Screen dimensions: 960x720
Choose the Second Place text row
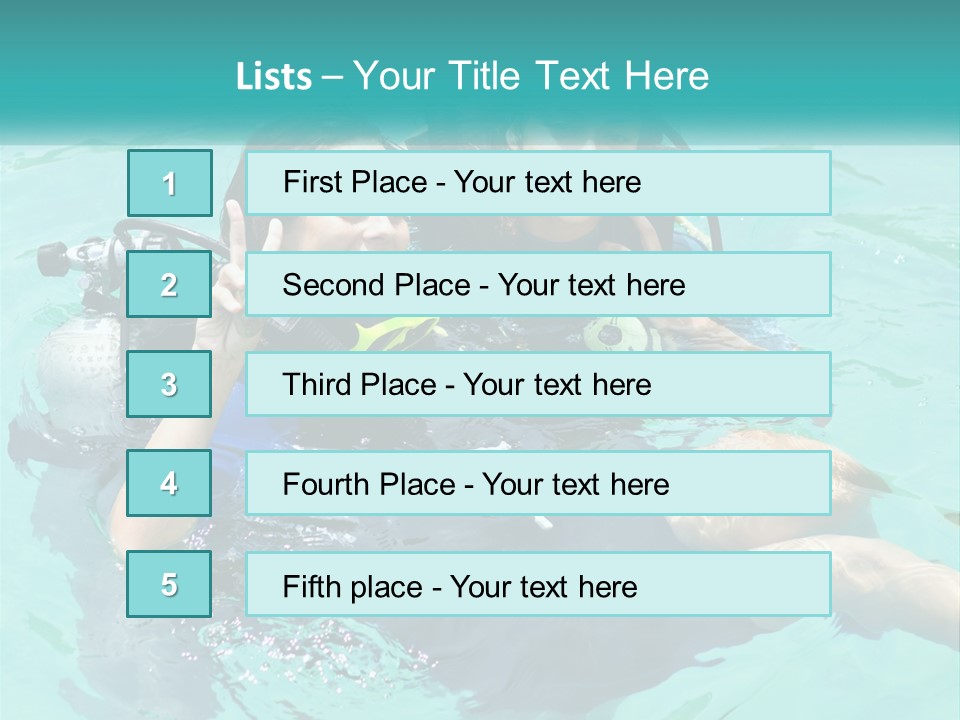tap(538, 285)
